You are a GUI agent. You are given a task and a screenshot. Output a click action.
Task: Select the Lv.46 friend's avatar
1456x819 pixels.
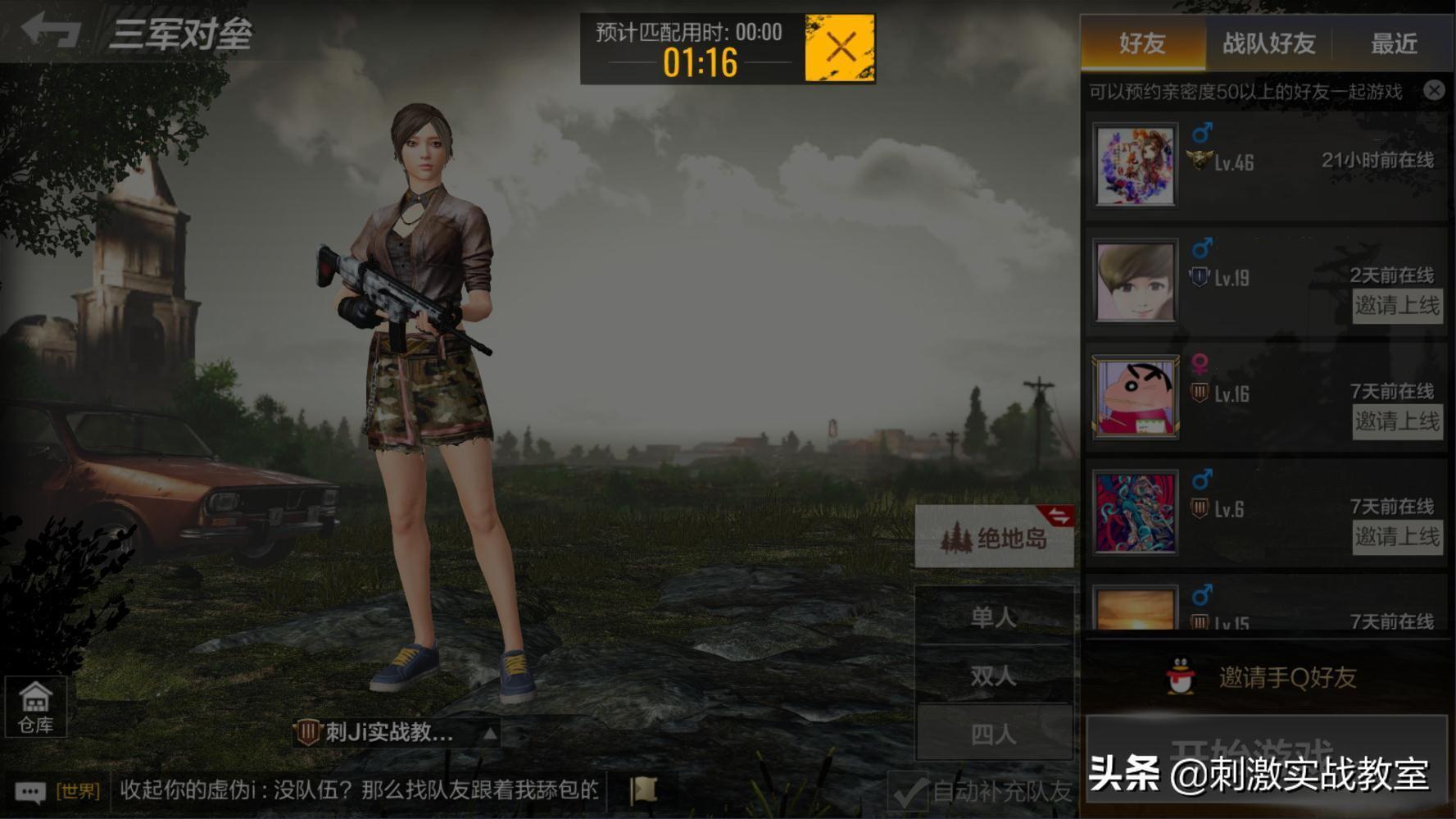coord(1136,166)
